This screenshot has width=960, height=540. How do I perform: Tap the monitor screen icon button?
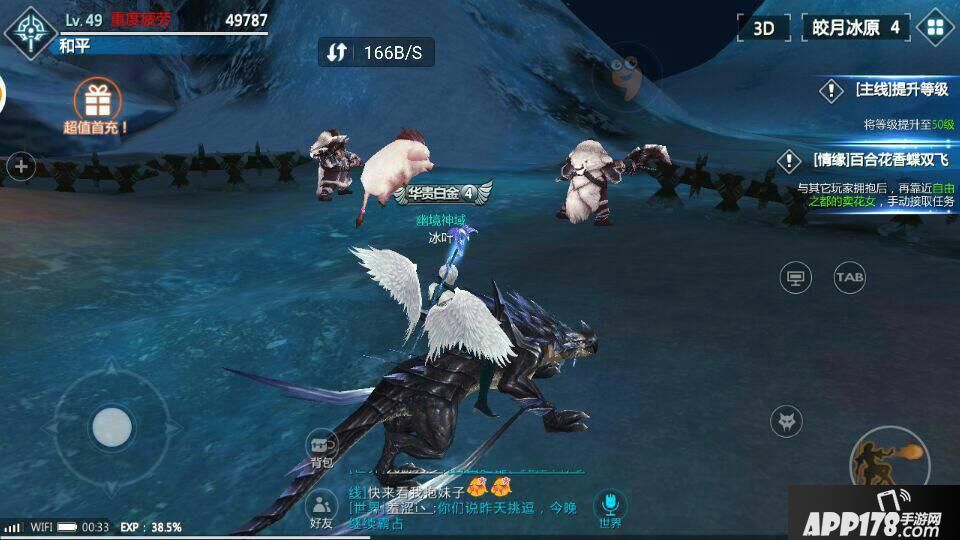(x=796, y=277)
